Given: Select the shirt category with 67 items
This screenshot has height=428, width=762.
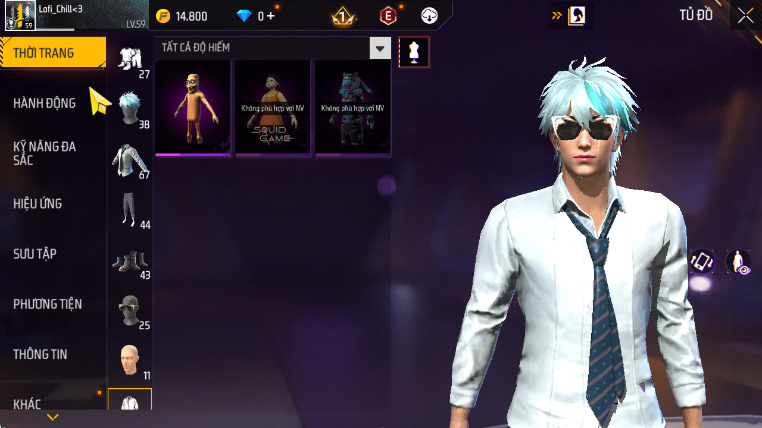Looking at the screenshot, I should click(x=129, y=160).
